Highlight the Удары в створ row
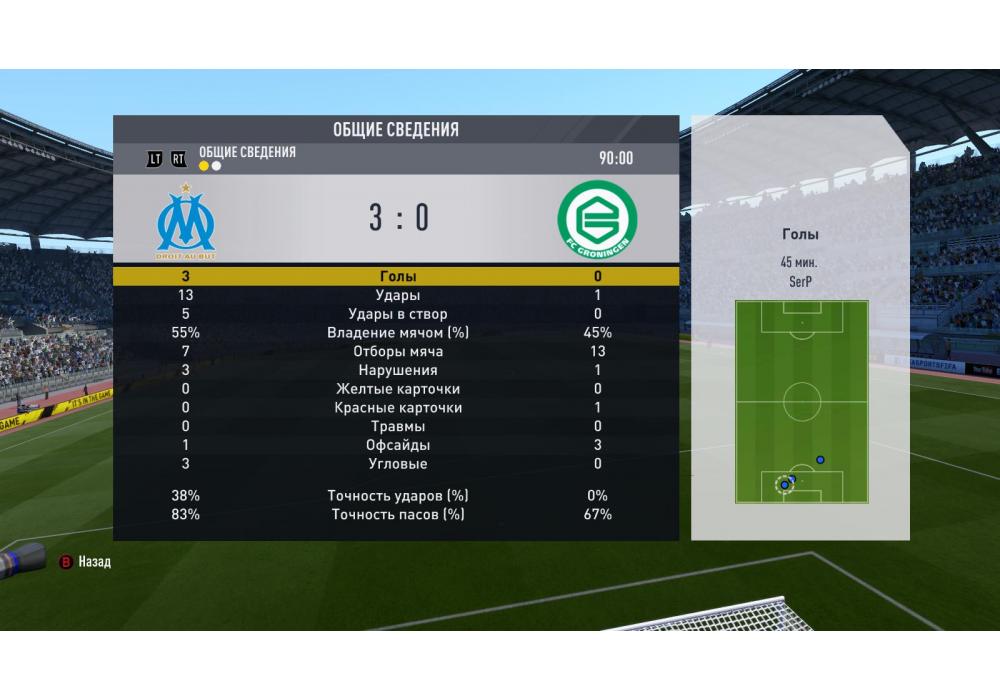This screenshot has width=1000, height=700. tap(397, 314)
